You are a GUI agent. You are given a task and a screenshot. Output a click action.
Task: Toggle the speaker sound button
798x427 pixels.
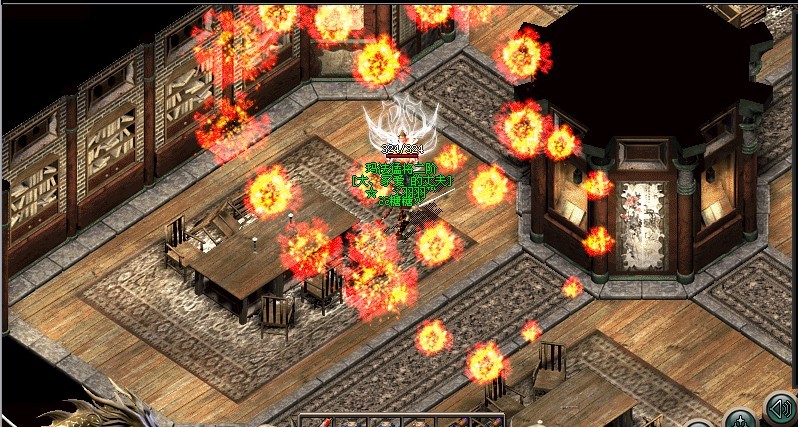[780, 409]
